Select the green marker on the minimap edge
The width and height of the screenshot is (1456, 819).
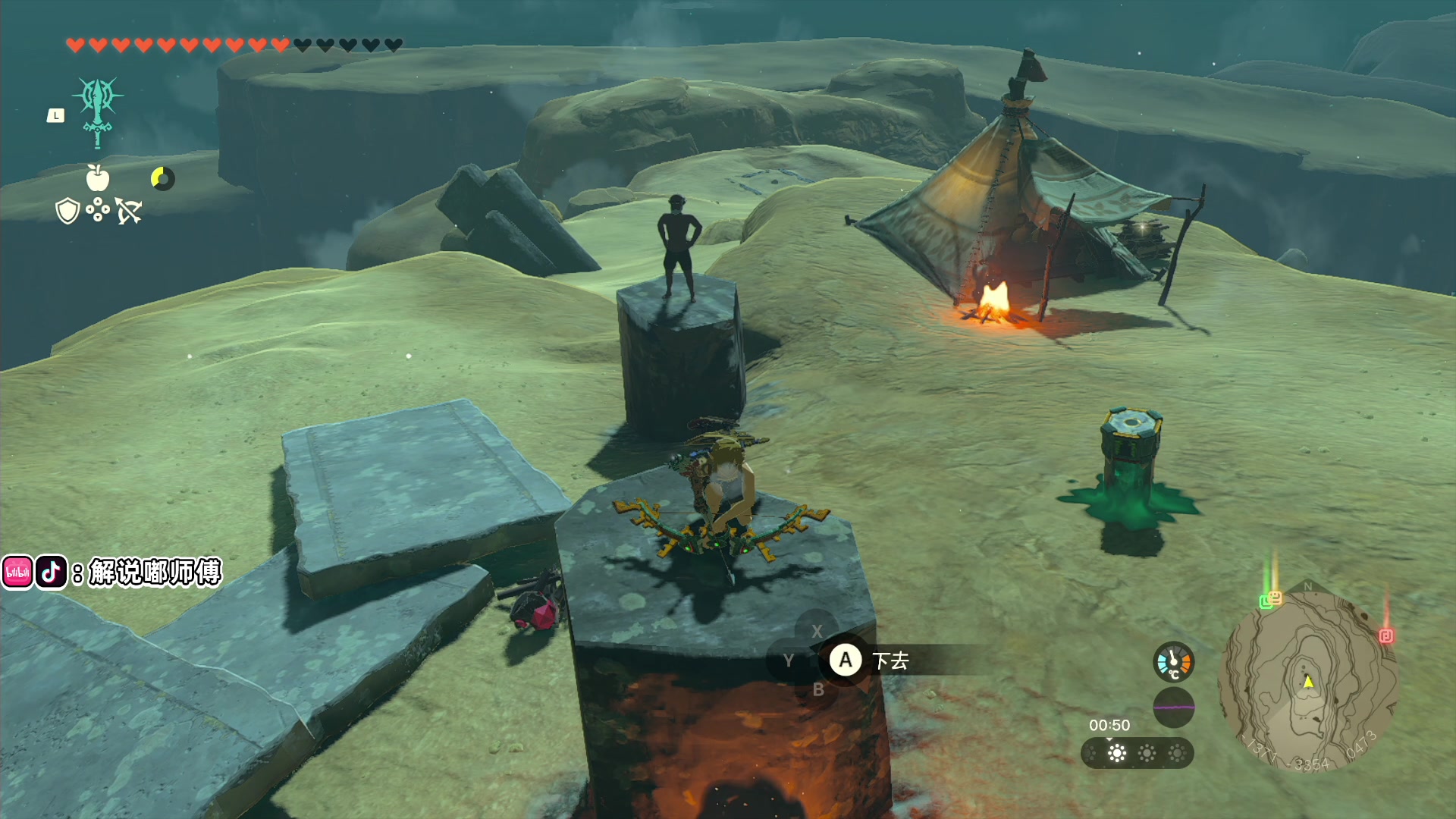tap(1266, 602)
